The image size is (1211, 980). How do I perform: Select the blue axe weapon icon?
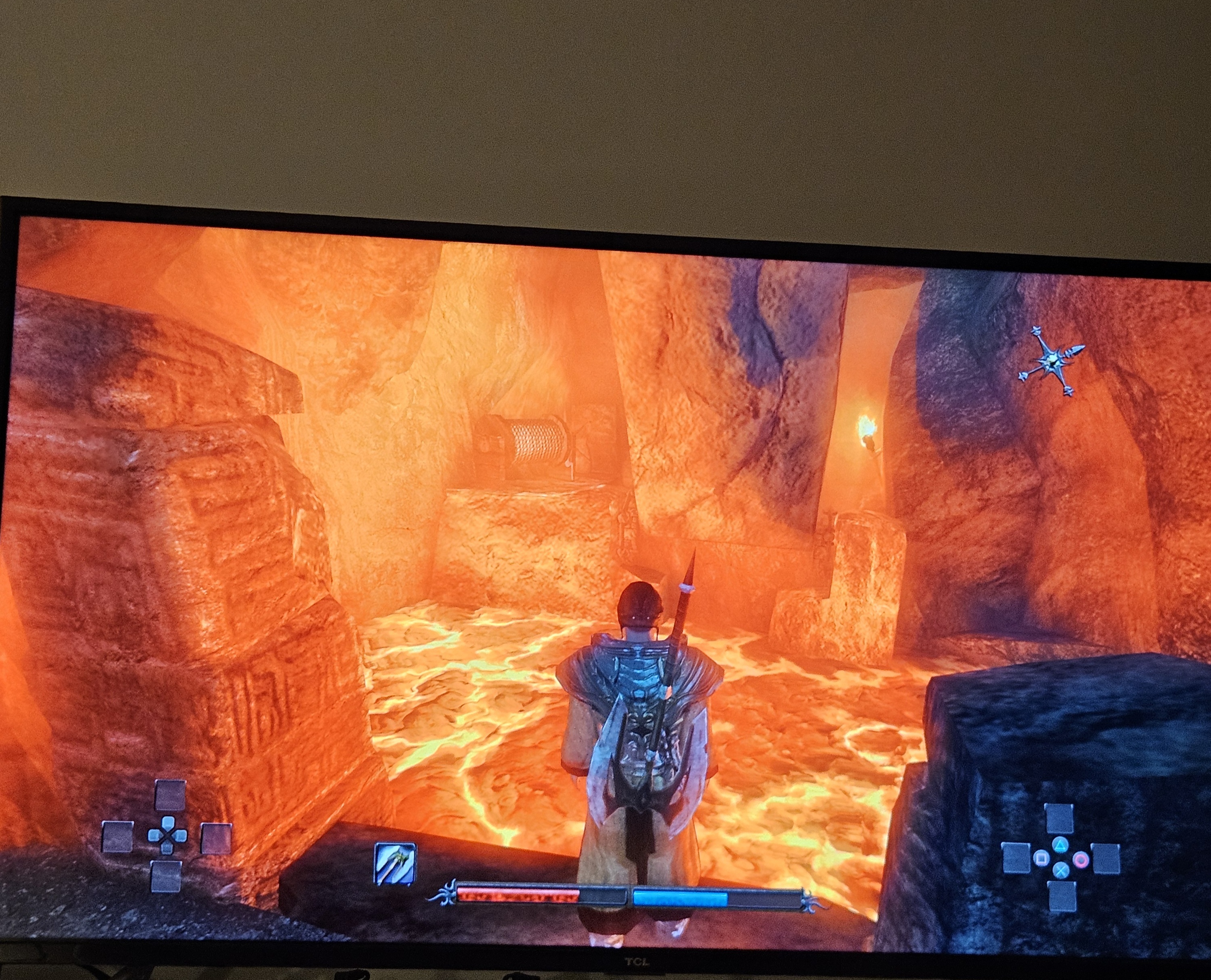(x=395, y=864)
